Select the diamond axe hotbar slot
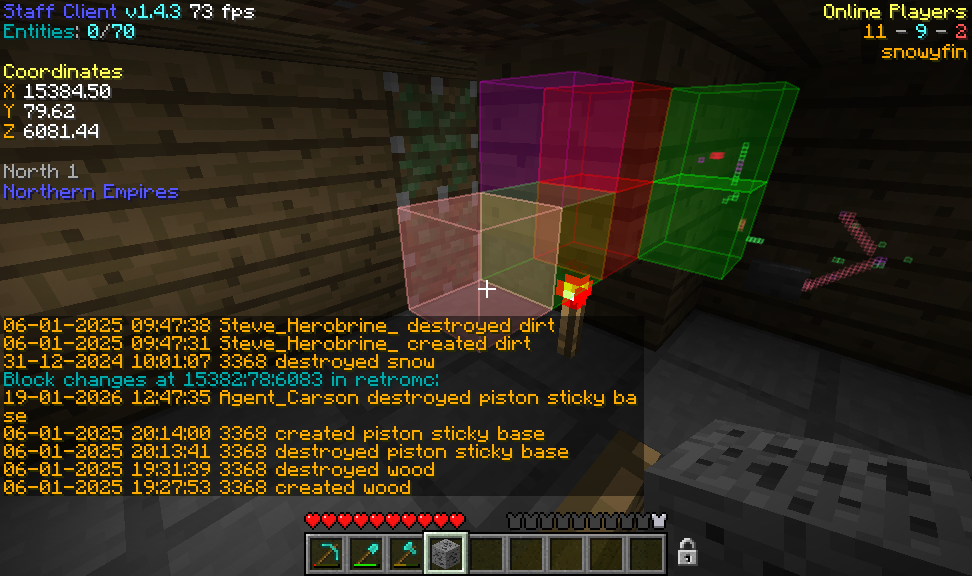 coord(405,553)
